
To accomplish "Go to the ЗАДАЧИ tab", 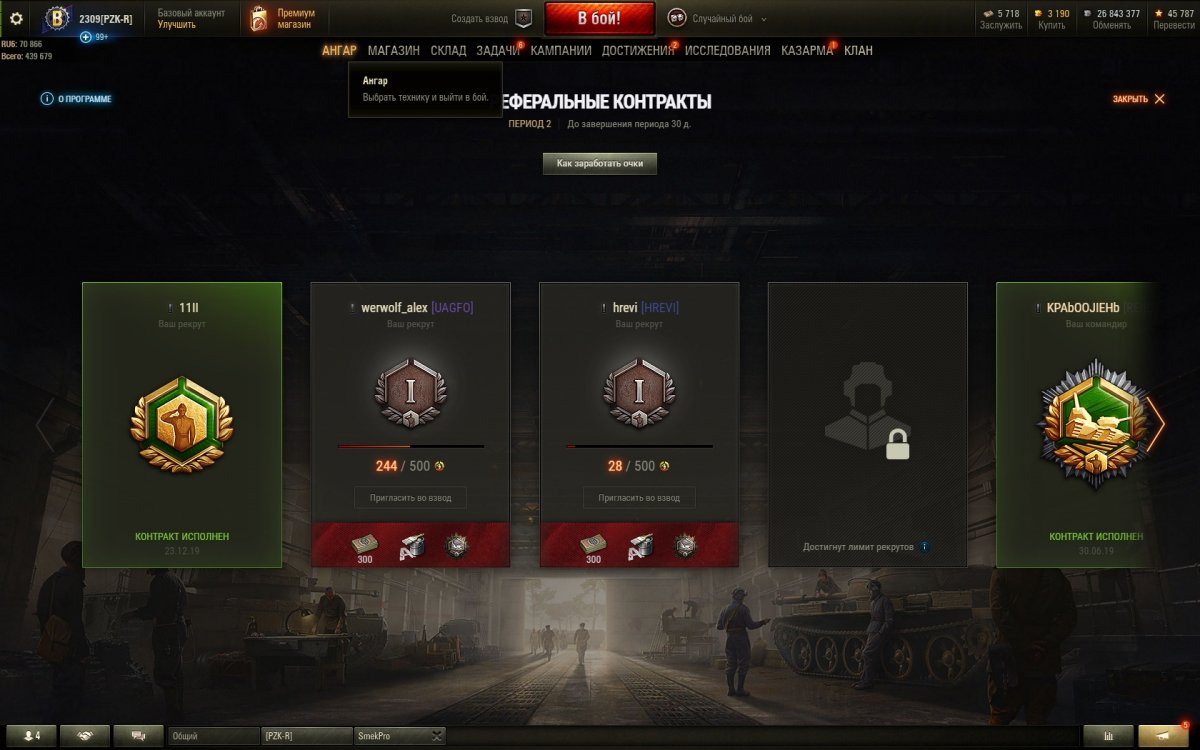I will tap(497, 50).
